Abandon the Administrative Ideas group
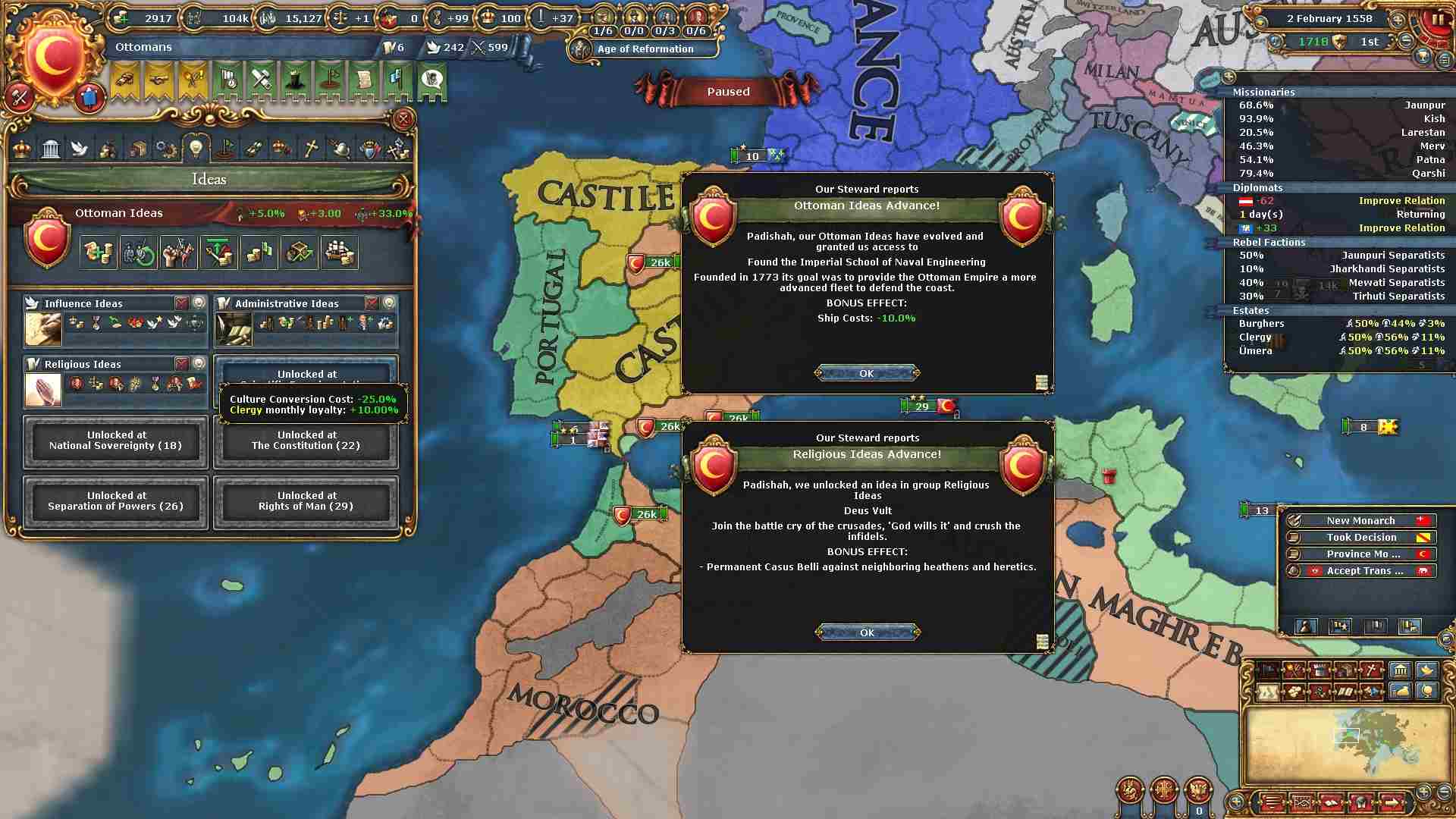This screenshot has height=819, width=1456. 372,303
